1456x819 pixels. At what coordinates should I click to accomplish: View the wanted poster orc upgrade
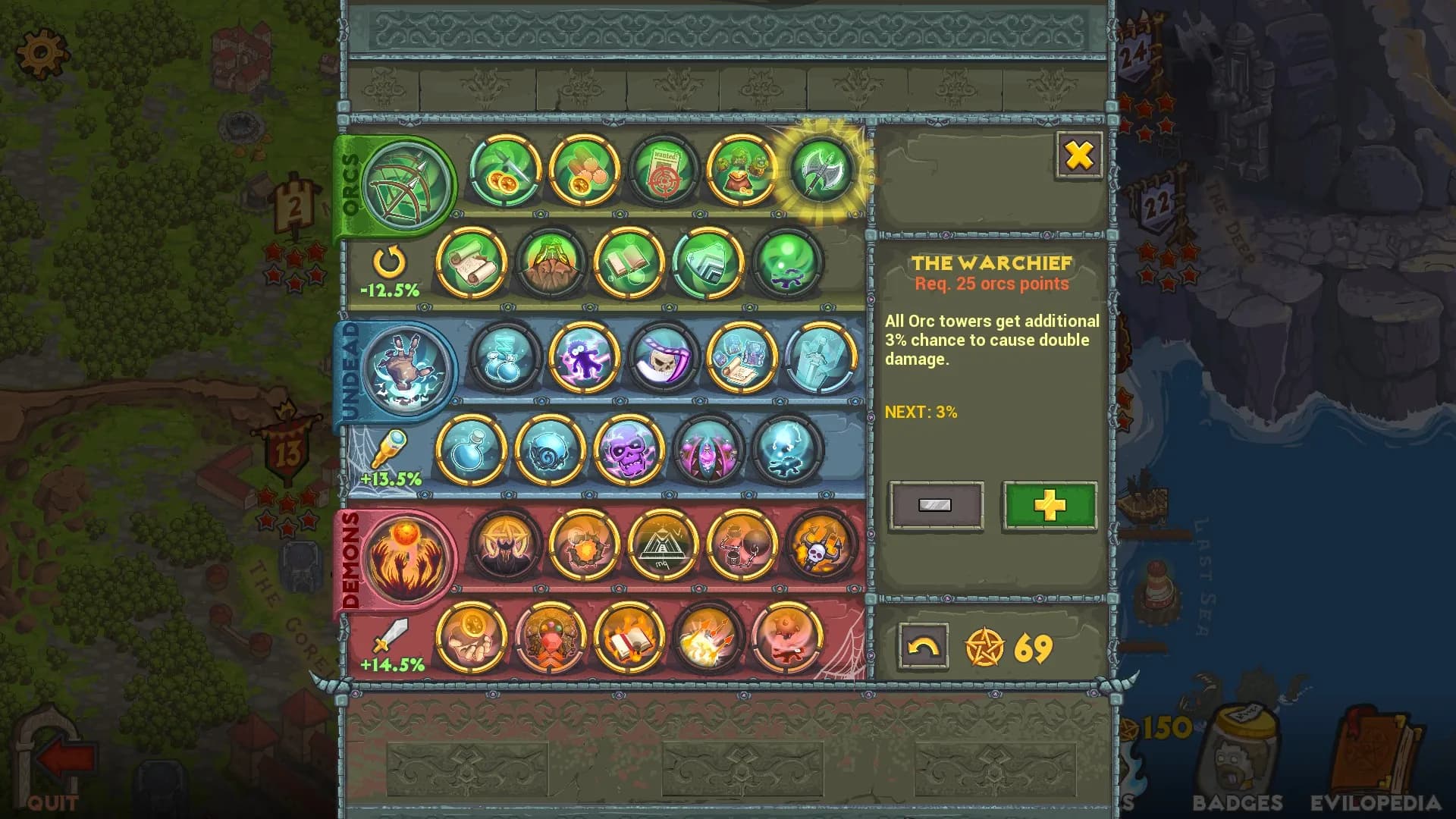[664, 170]
